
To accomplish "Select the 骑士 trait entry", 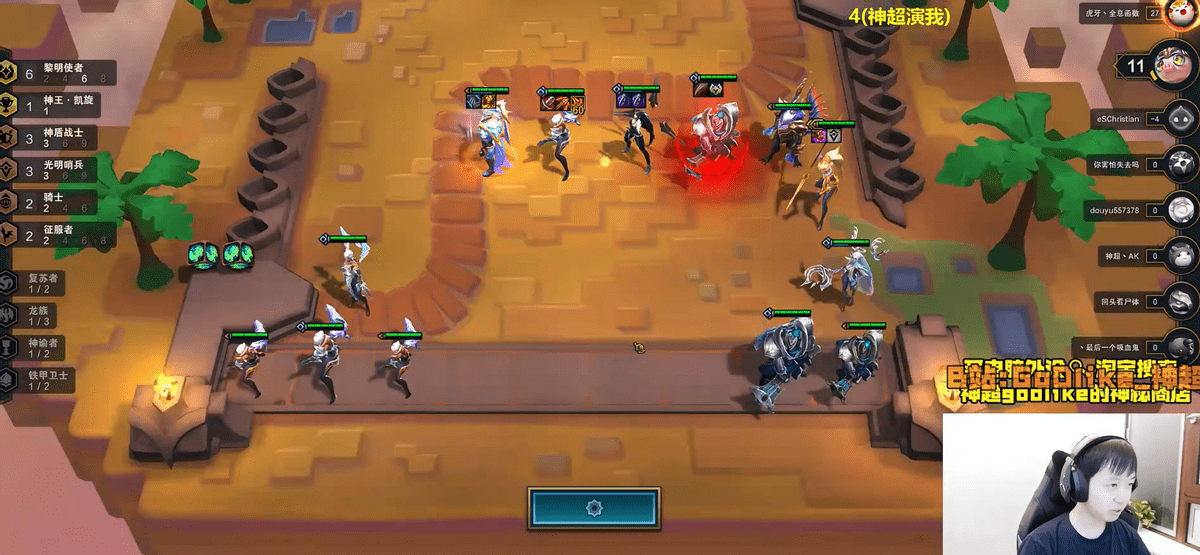I will tap(60, 202).
